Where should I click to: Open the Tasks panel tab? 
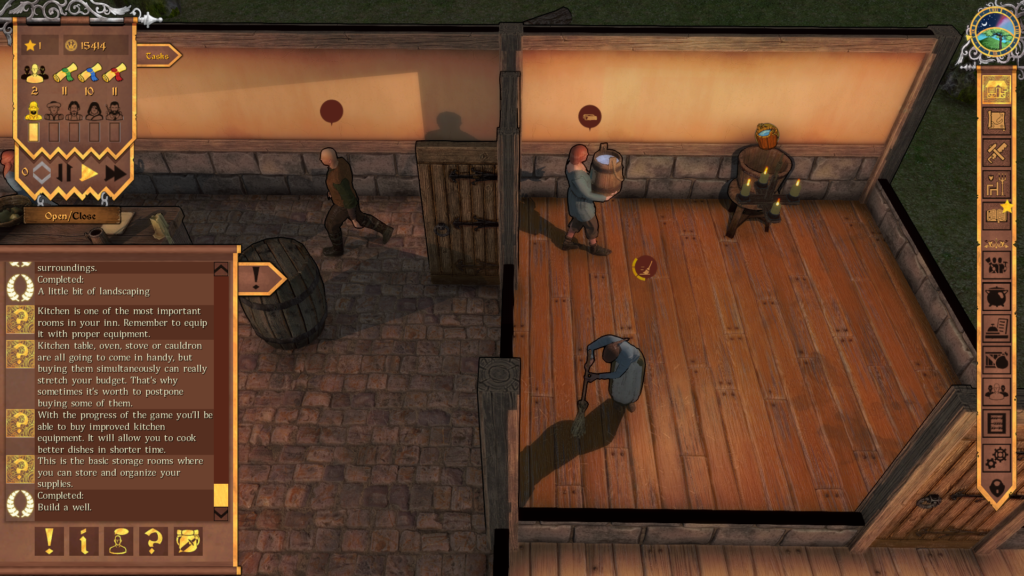coord(157,56)
